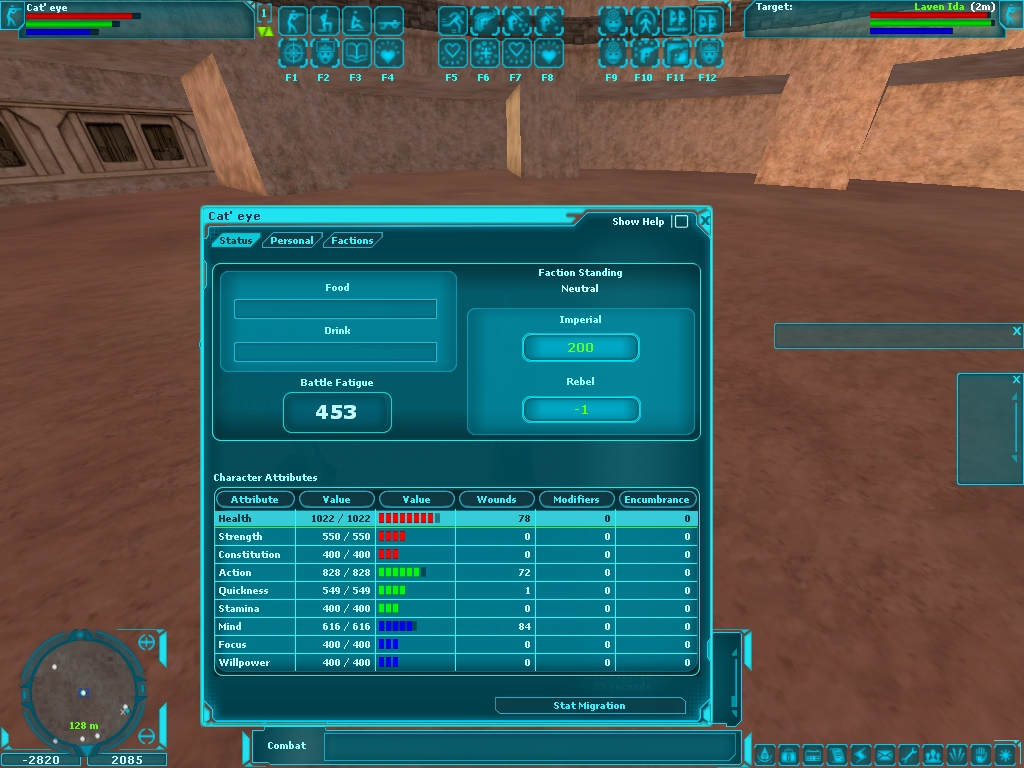Open the Factions tab
Viewport: 1024px width, 768px height.
[352, 240]
